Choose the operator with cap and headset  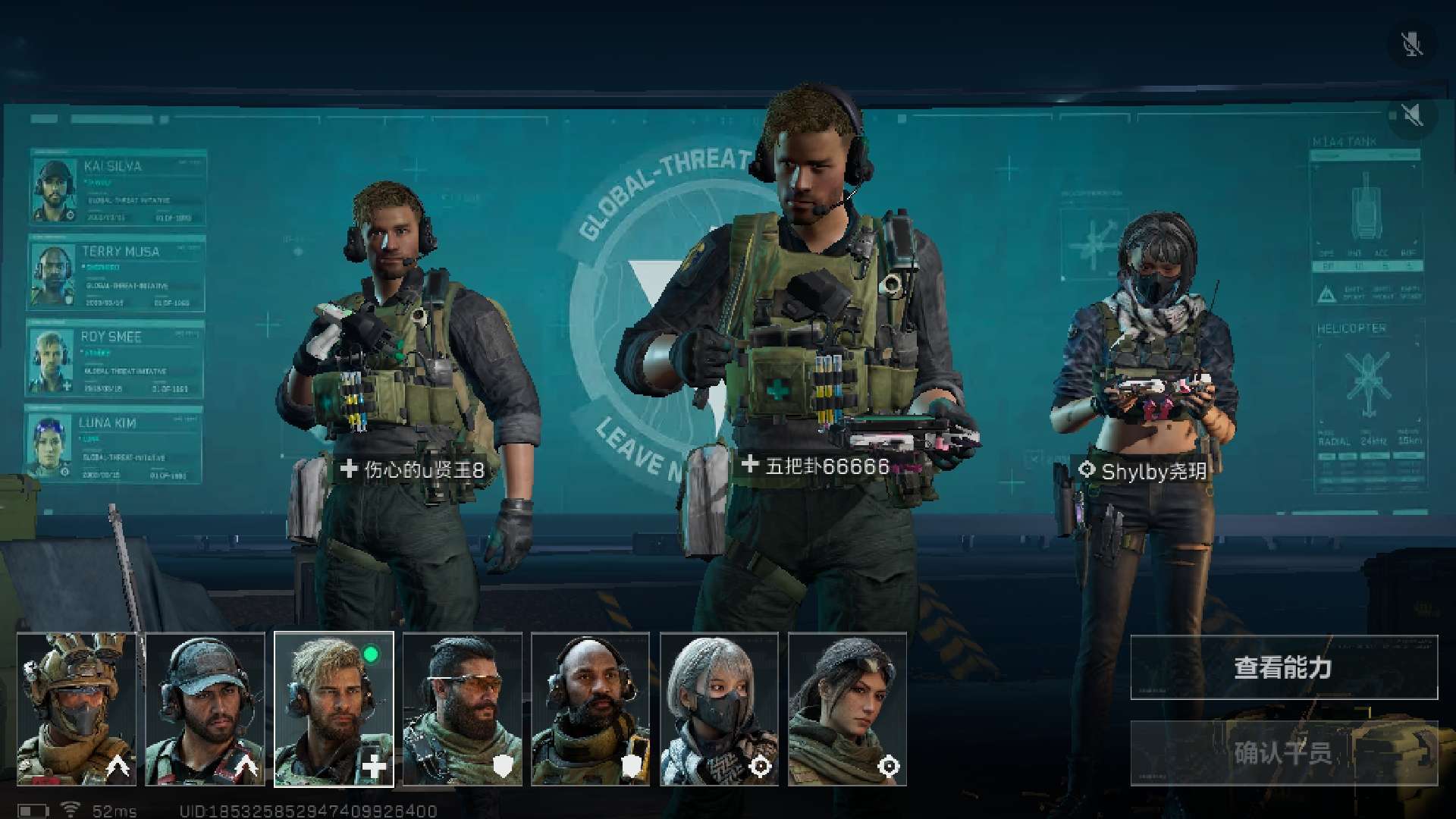coord(205,709)
